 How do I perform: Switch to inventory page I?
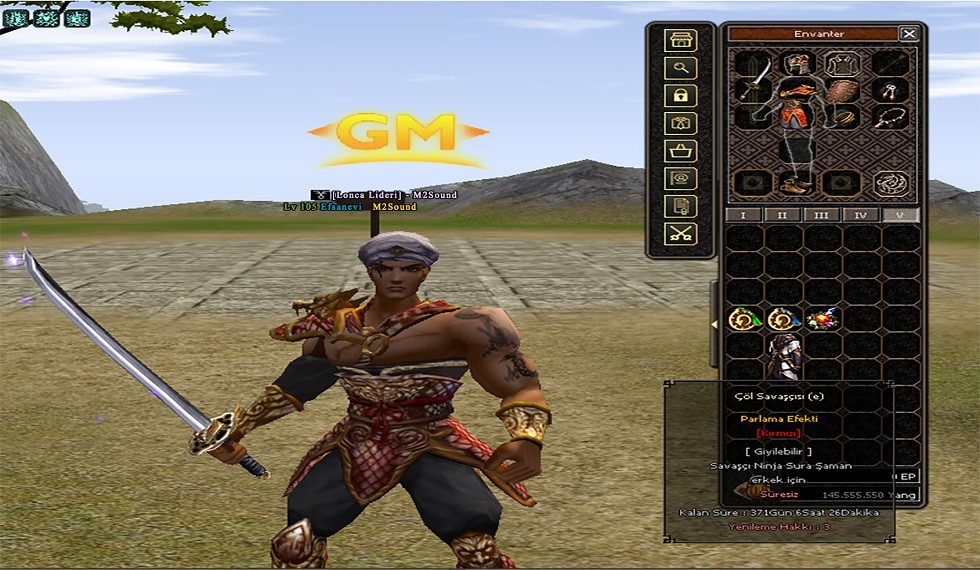[x=743, y=215]
